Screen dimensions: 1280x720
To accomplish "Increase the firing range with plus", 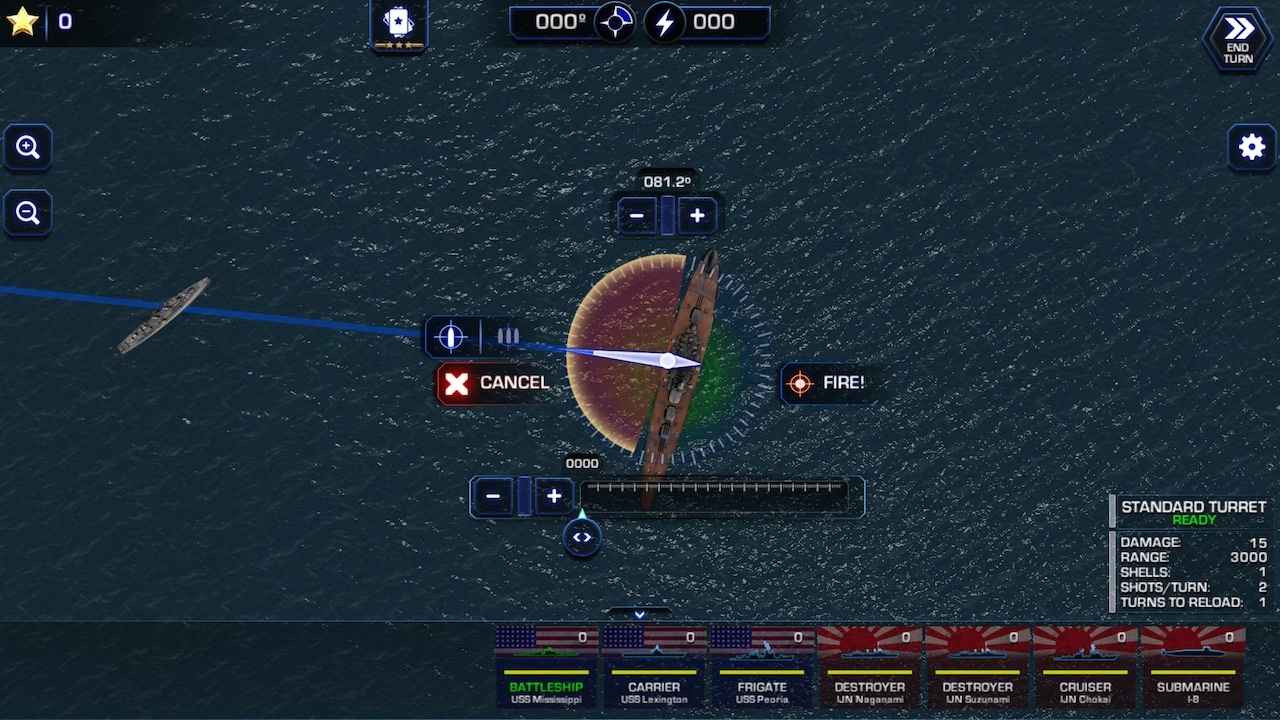I will (x=554, y=496).
